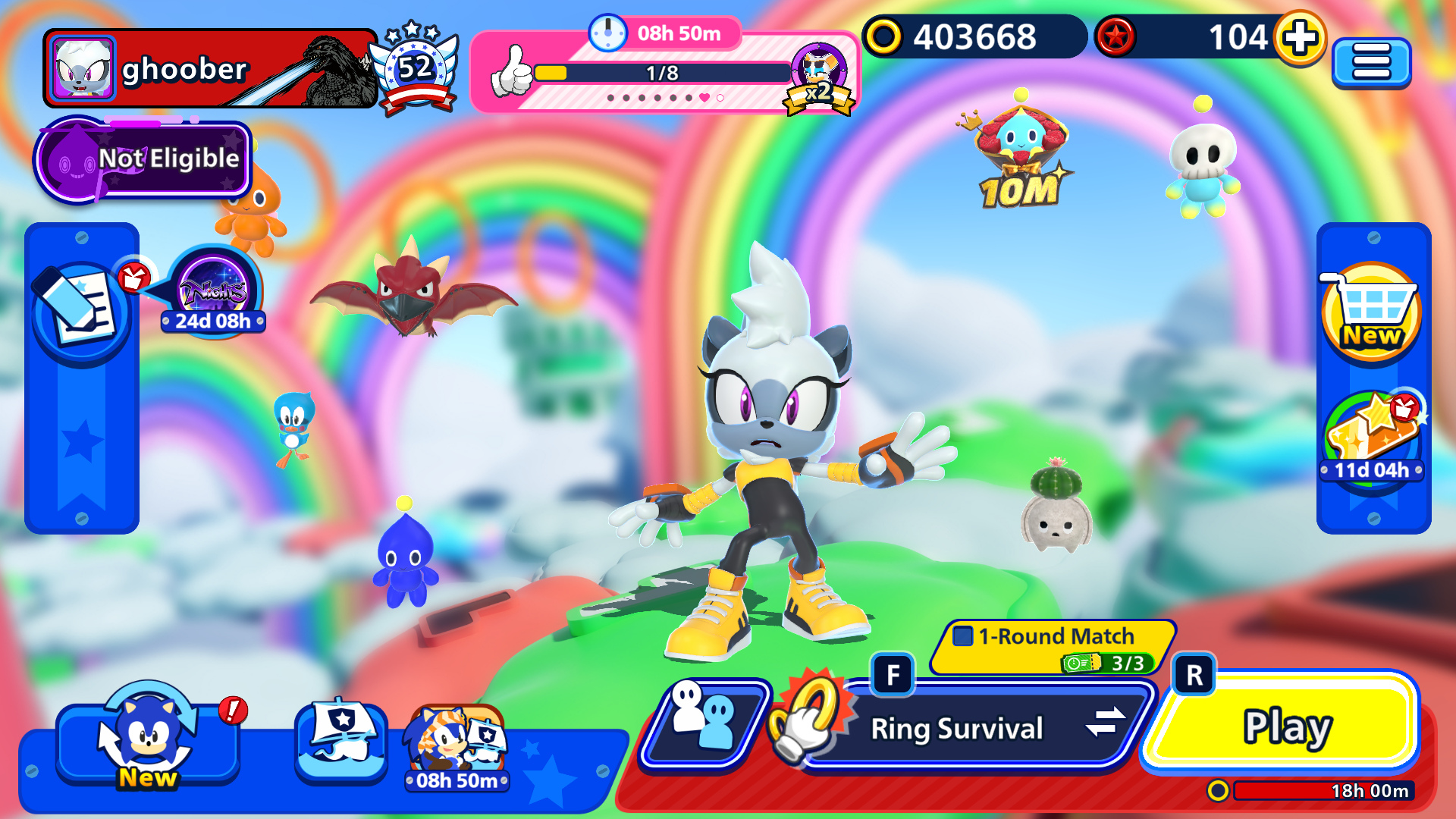Image resolution: width=1456 pixels, height=819 pixels.
Task: Add more red star rings
Action: tap(1300, 38)
